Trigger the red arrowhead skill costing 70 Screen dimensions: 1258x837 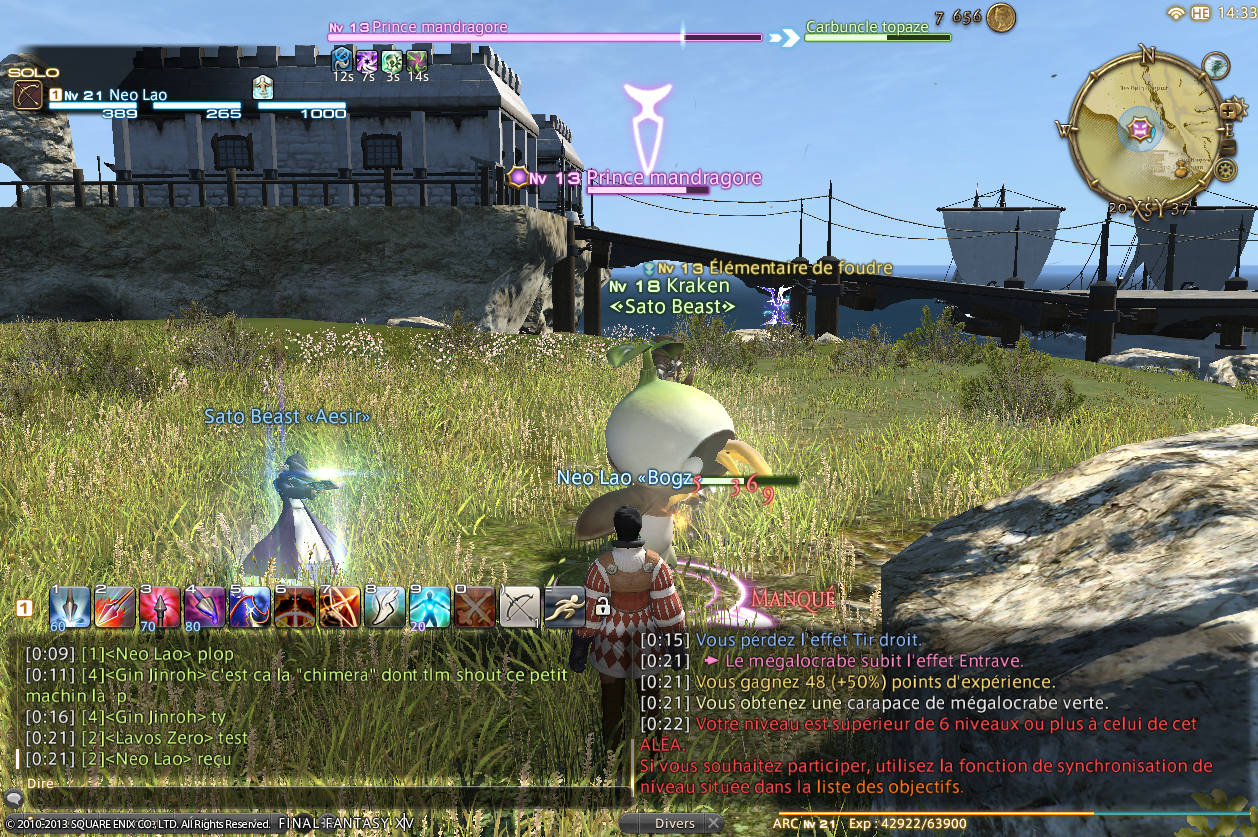[160, 607]
